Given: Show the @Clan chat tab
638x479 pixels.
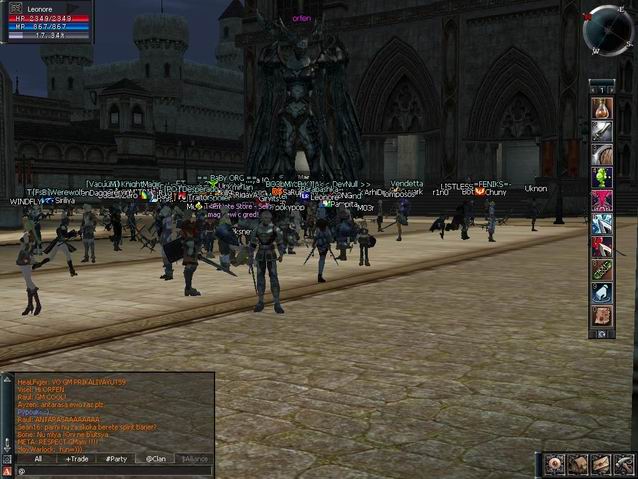Looking at the screenshot, I should click(156, 459).
